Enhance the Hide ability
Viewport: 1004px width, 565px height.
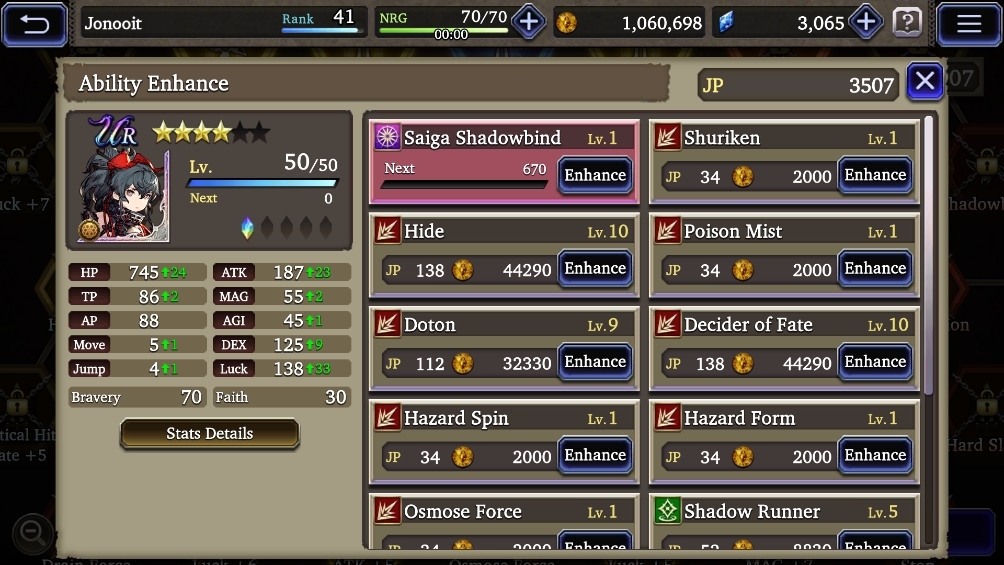click(594, 268)
